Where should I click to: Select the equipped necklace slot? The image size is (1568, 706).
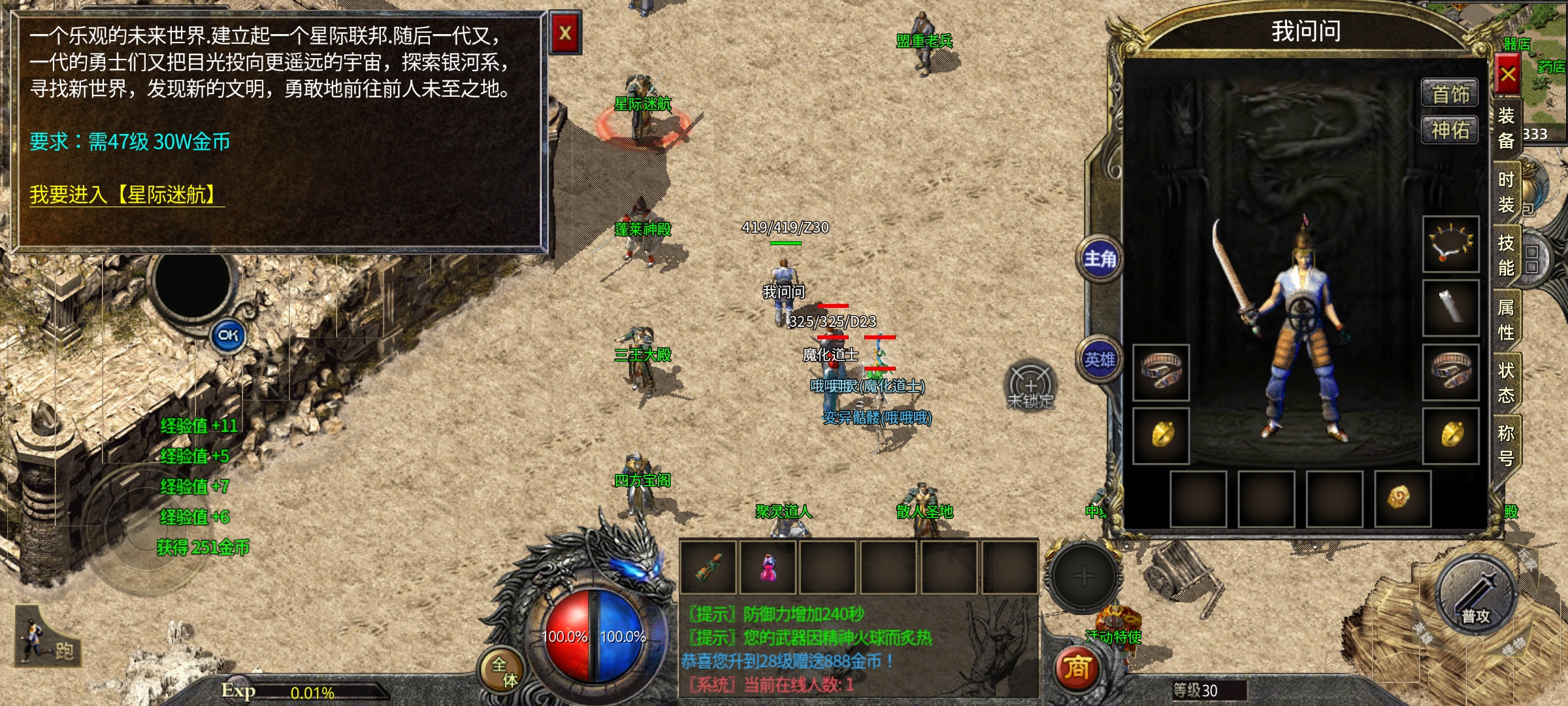pyautogui.click(x=1451, y=244)
